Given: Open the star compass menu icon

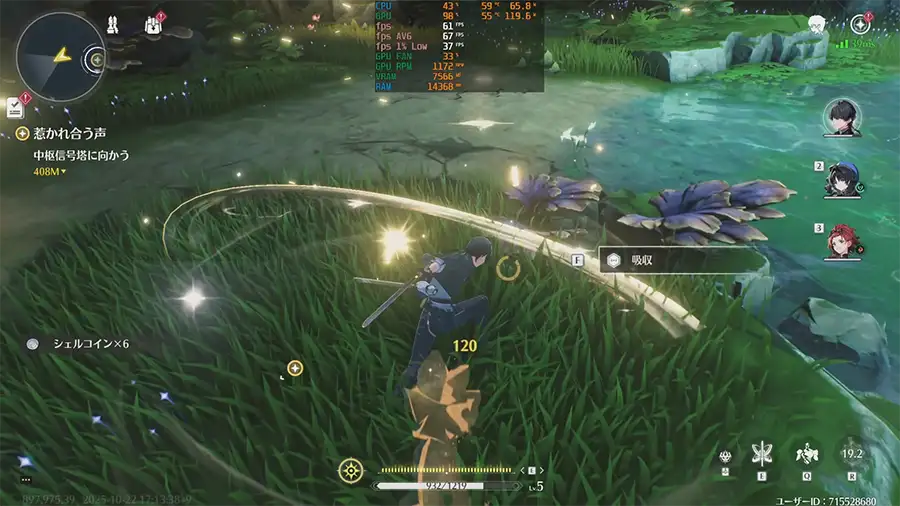Looking at the screenshot, I should 861,25.
